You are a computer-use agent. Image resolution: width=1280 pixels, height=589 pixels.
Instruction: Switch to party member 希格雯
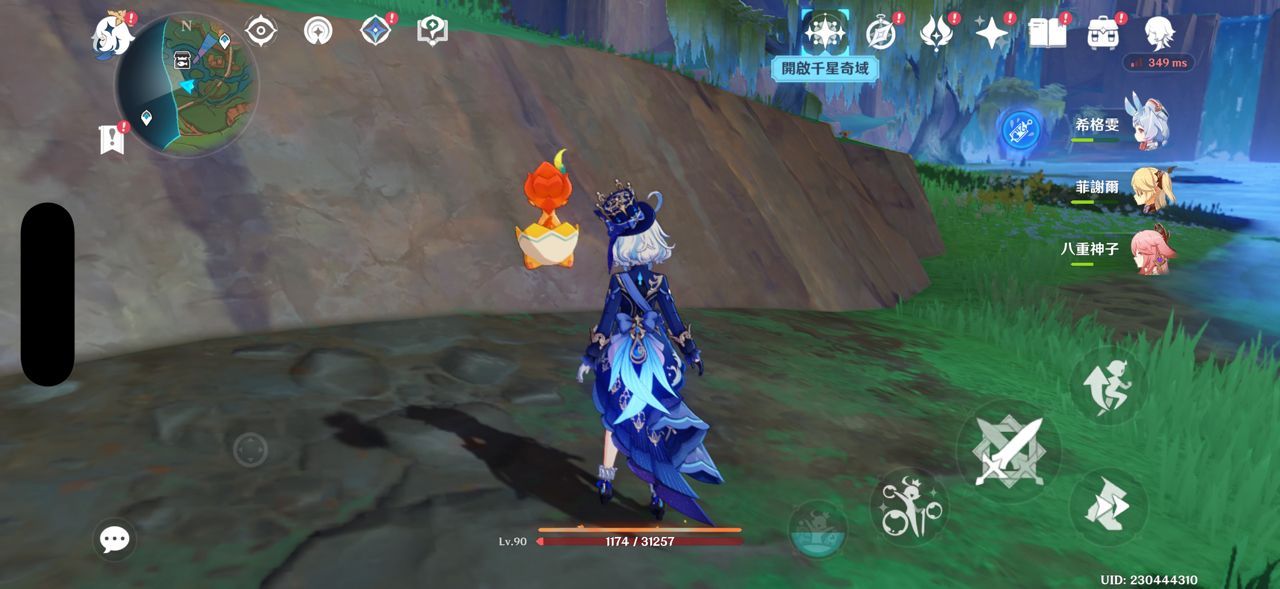(x=1150, y=125)
